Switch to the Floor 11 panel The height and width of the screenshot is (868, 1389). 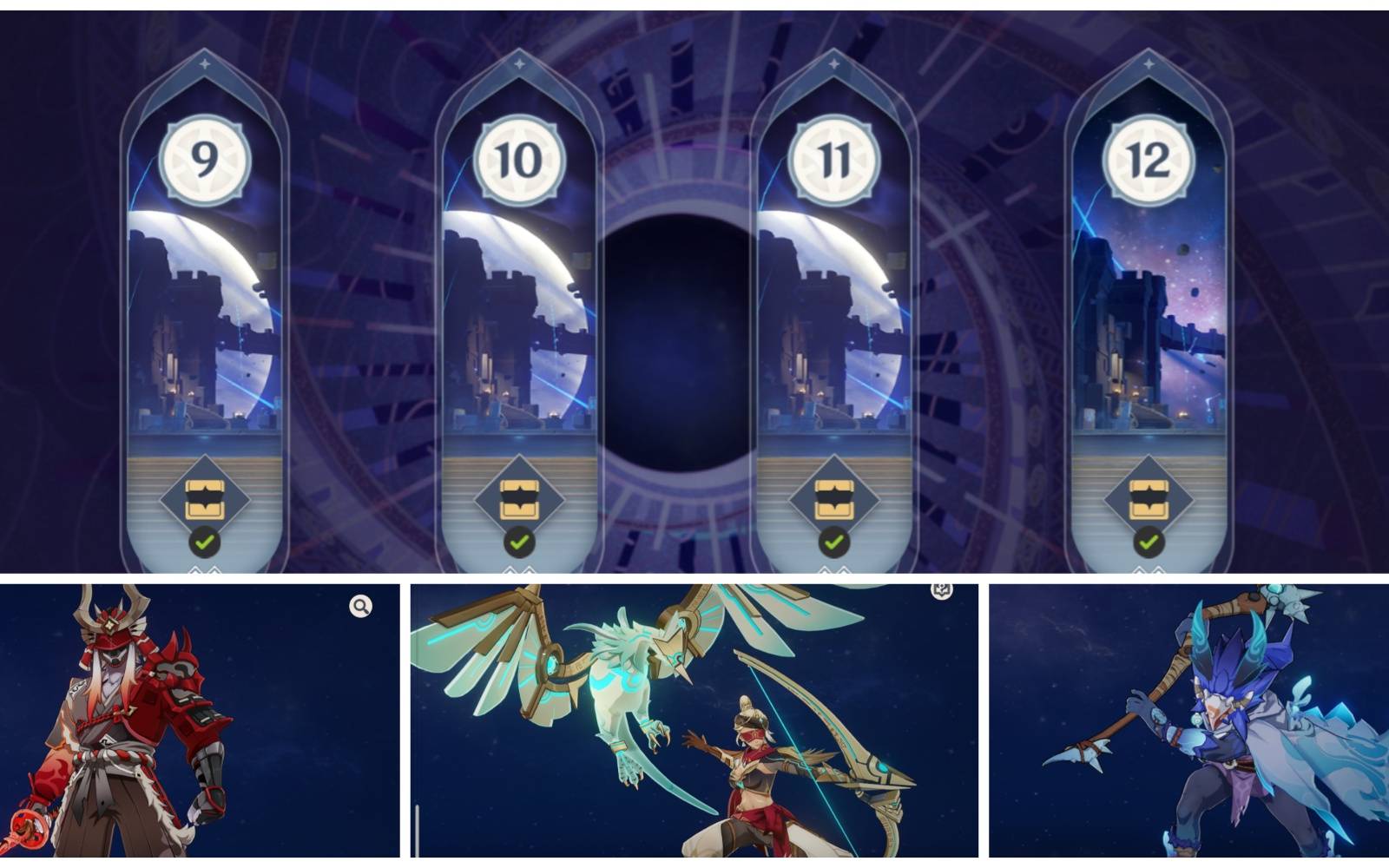click(834, 321)
